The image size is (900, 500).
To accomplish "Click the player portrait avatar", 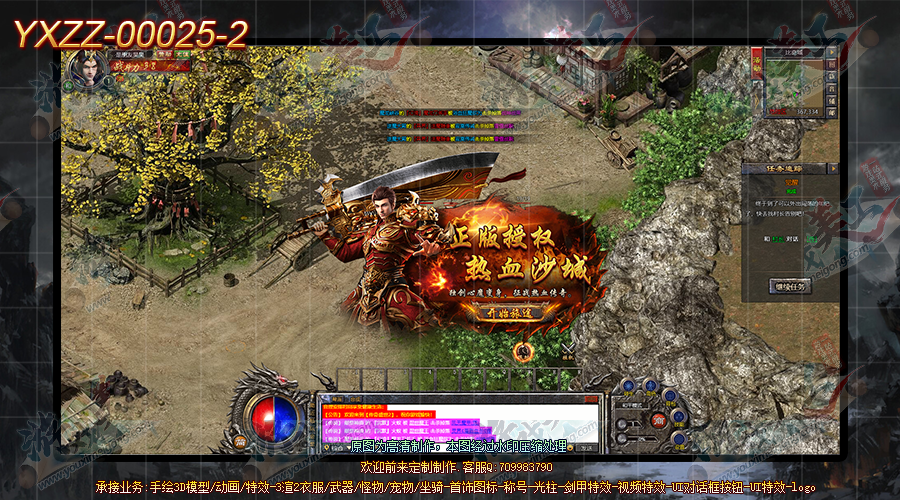I will click(88, 70).
